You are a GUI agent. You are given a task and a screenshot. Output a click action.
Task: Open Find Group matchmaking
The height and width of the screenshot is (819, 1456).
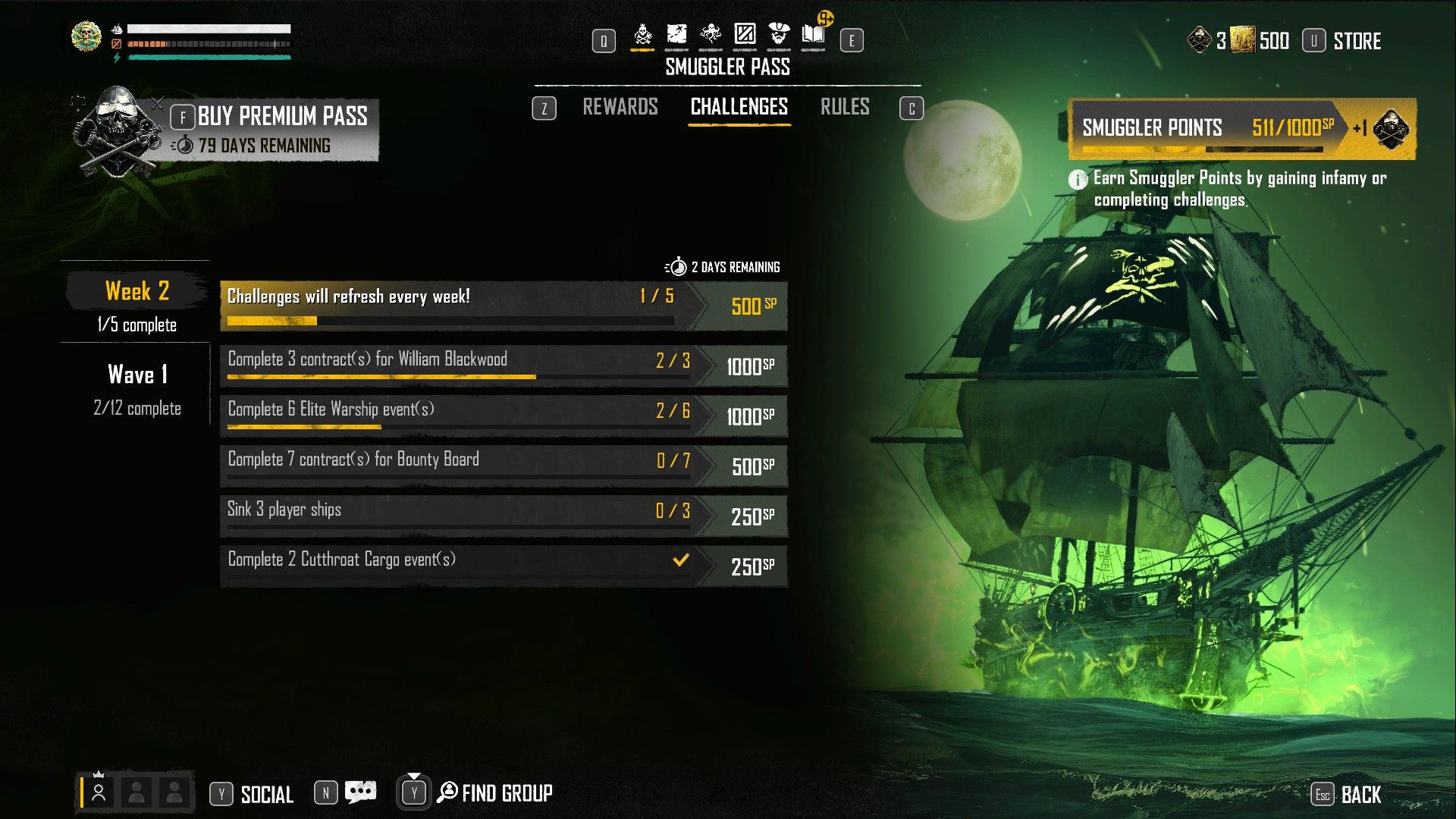(506, 793)
